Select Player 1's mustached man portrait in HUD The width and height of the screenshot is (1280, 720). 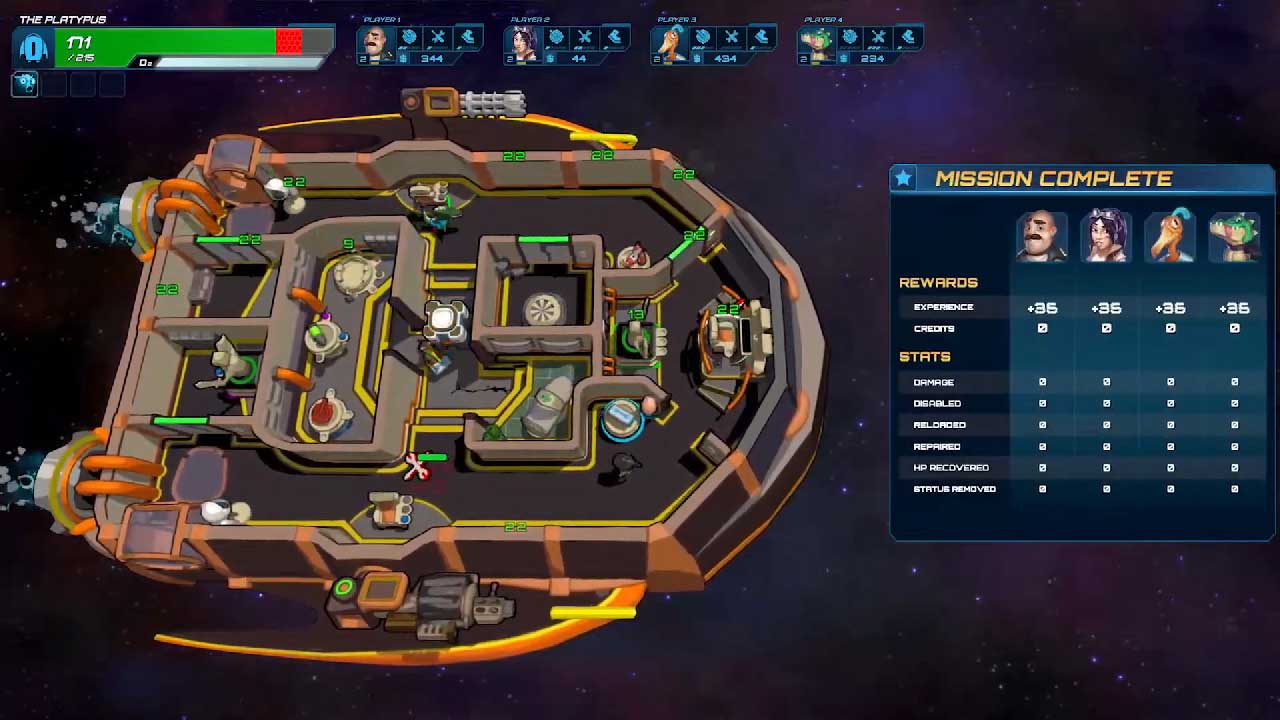coord(373,42)
